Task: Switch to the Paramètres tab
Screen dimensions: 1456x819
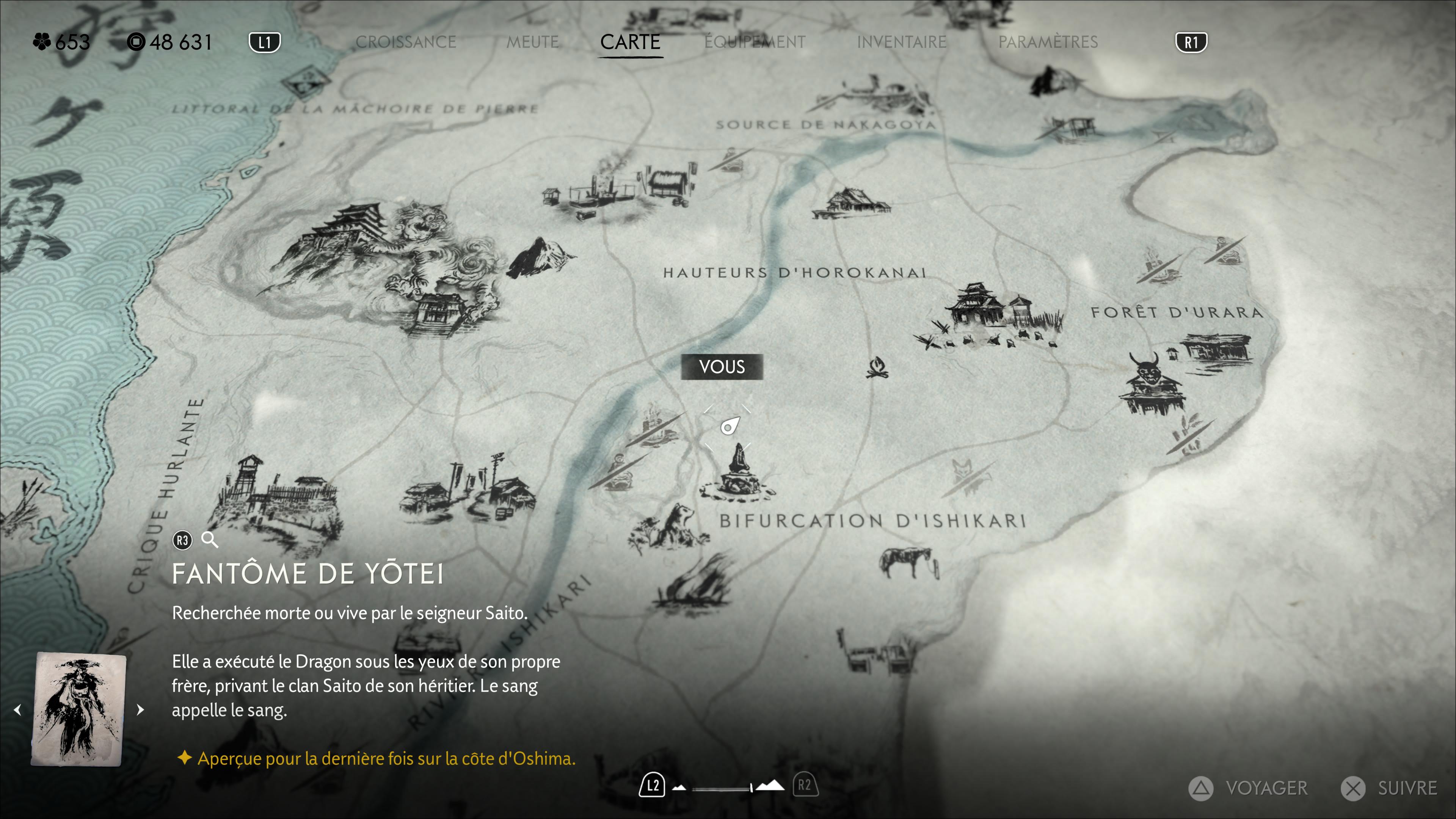Action: [x=1047, y=42]
